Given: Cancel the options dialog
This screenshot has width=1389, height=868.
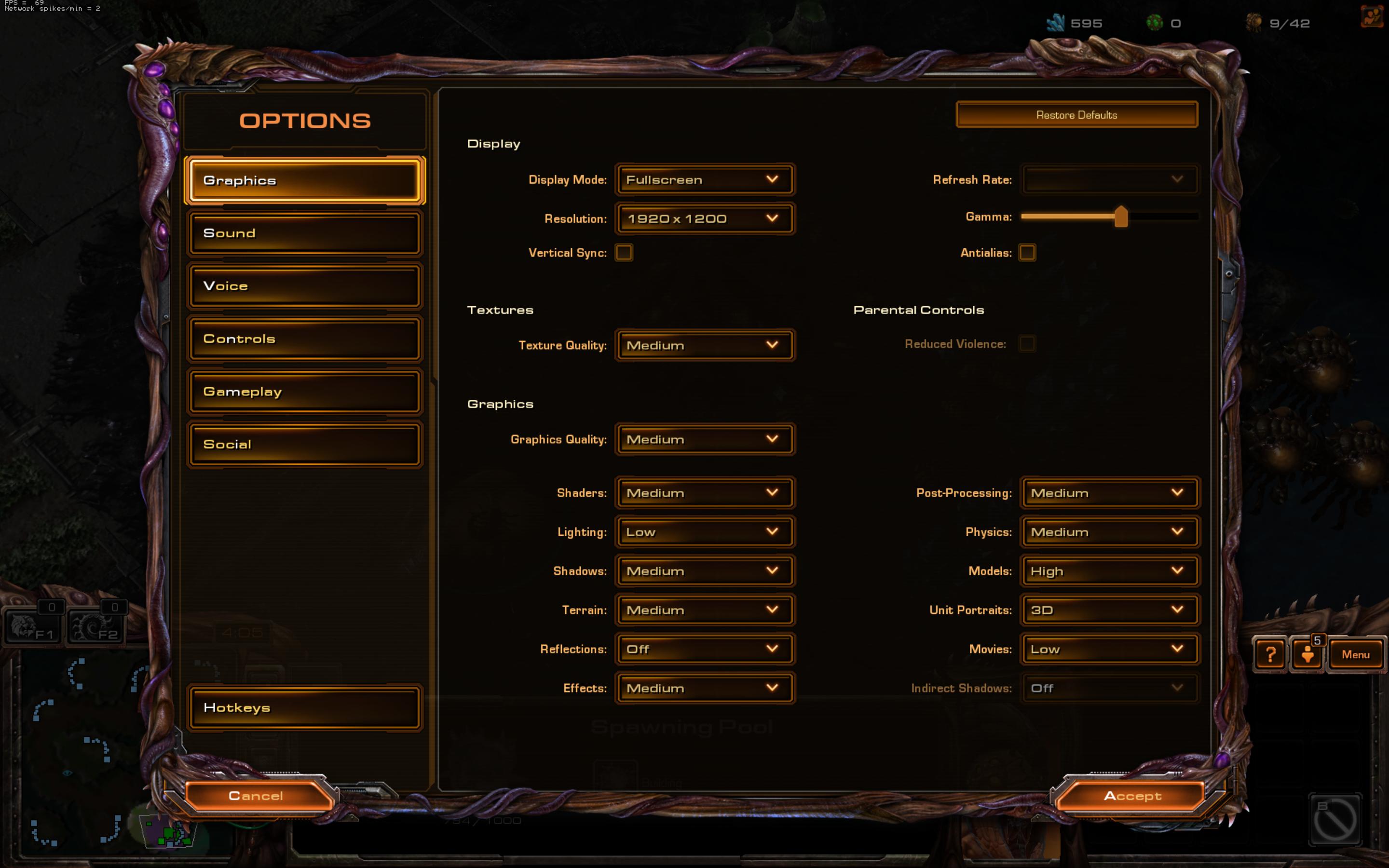Looking at the screenshot, I should click(x=256, y=796).
